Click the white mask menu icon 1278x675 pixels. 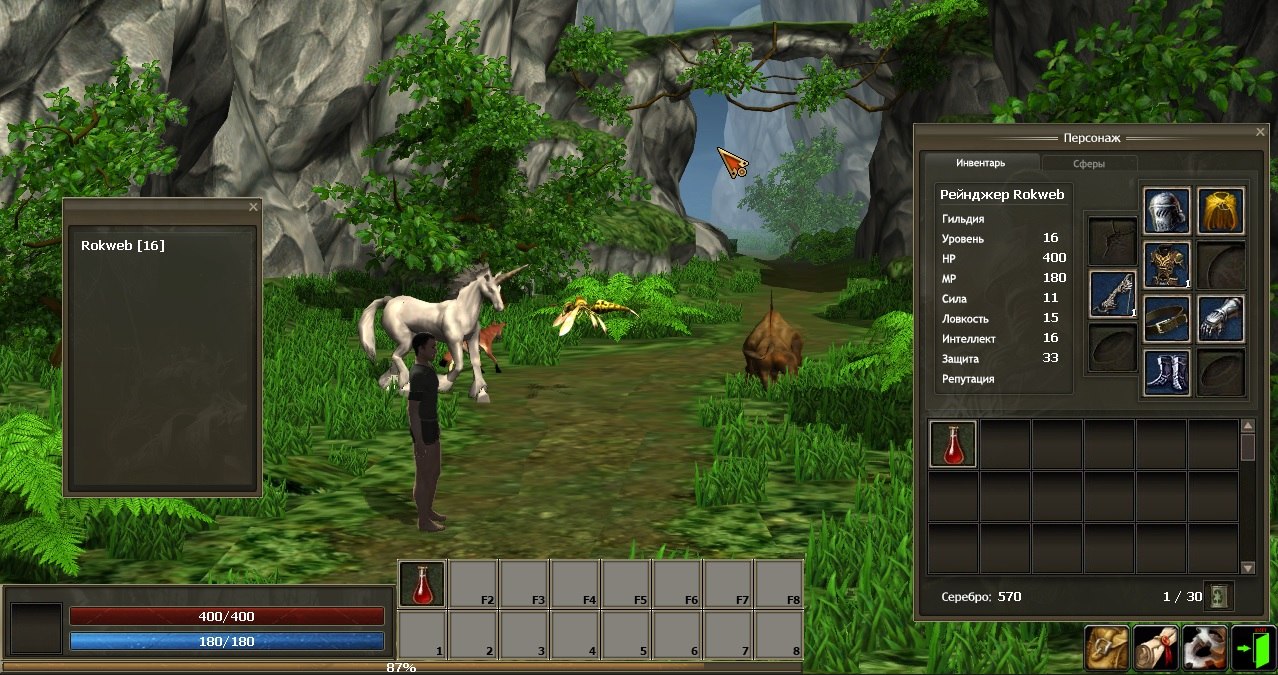tap(1204, 648)
